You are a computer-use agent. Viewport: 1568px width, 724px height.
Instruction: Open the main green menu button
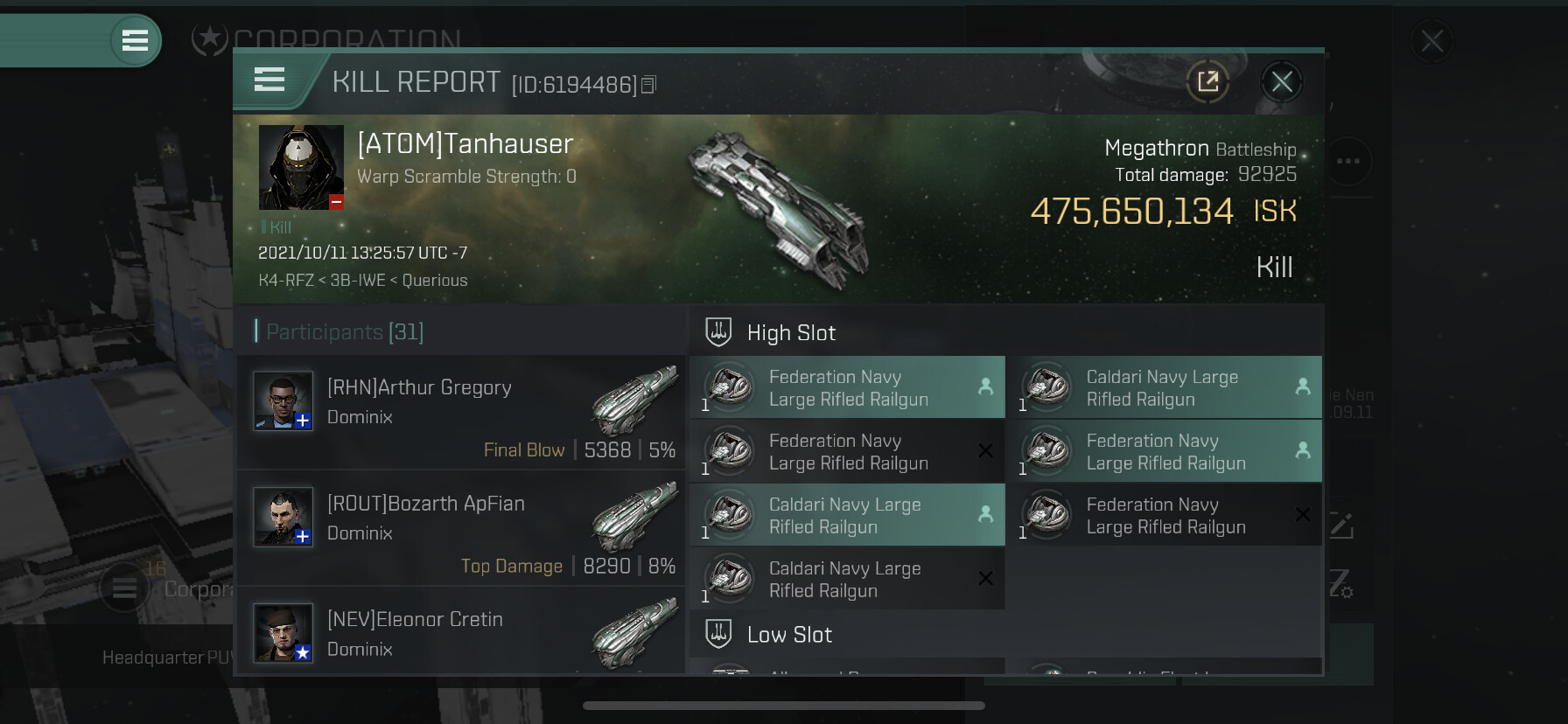135,40
